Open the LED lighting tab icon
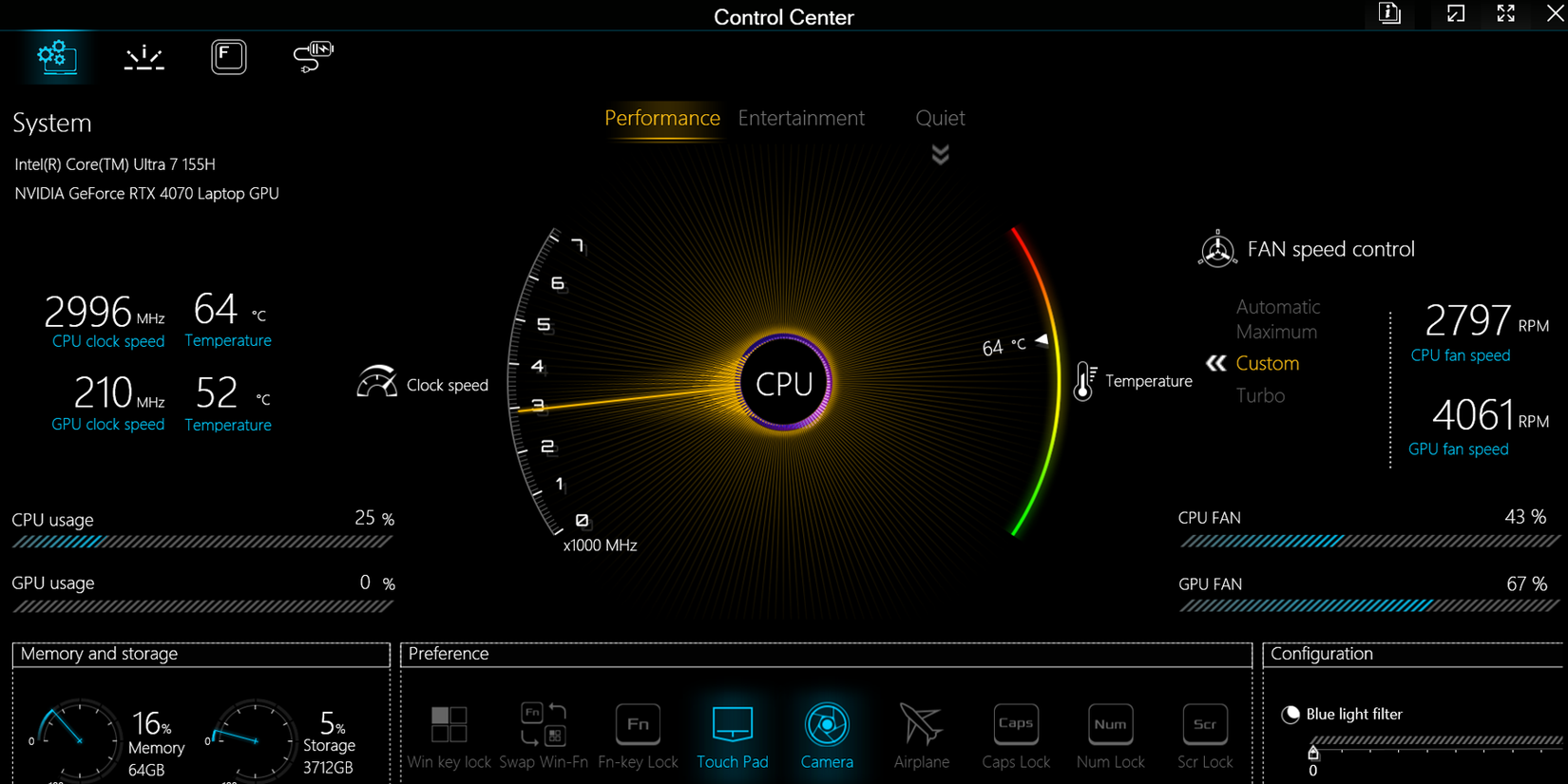The image size is (1568, 784). point(143,56)
